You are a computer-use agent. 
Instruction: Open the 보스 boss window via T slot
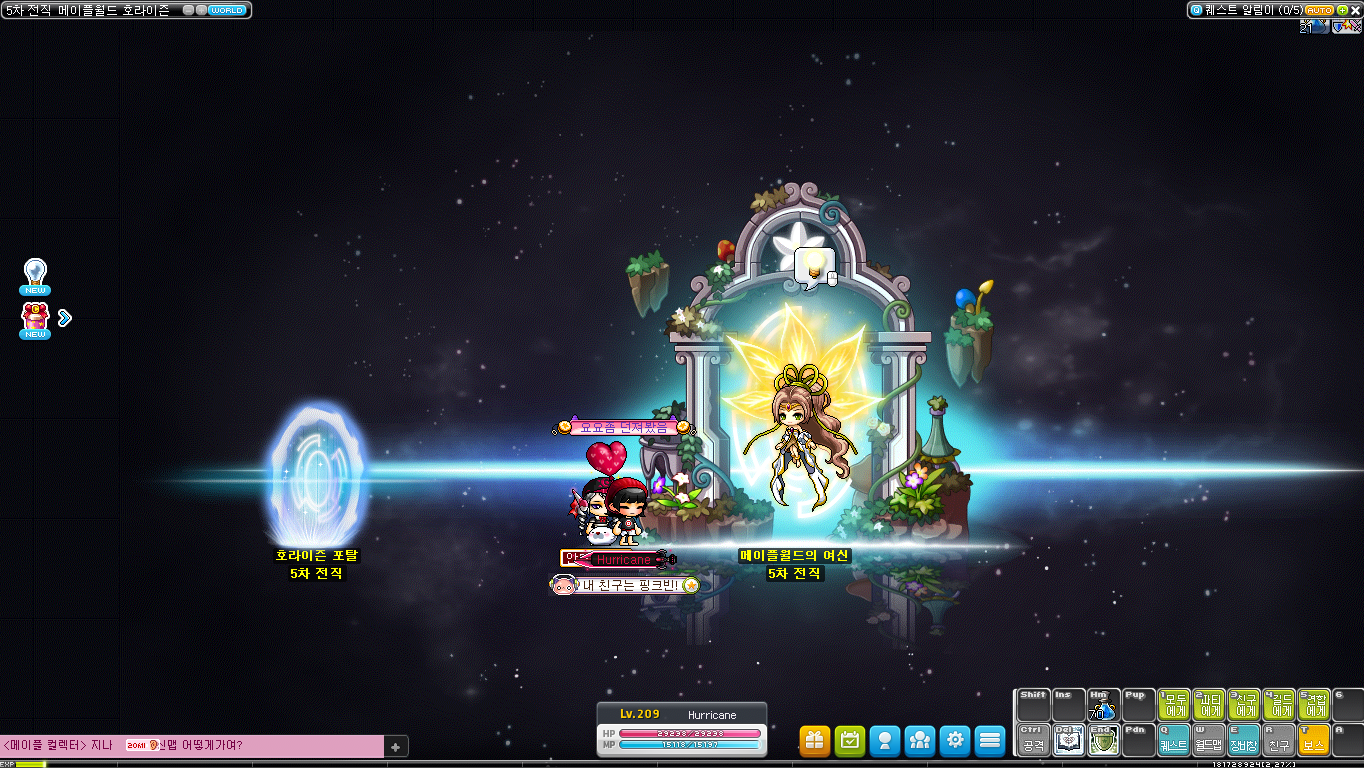[x=1314, y=741]
